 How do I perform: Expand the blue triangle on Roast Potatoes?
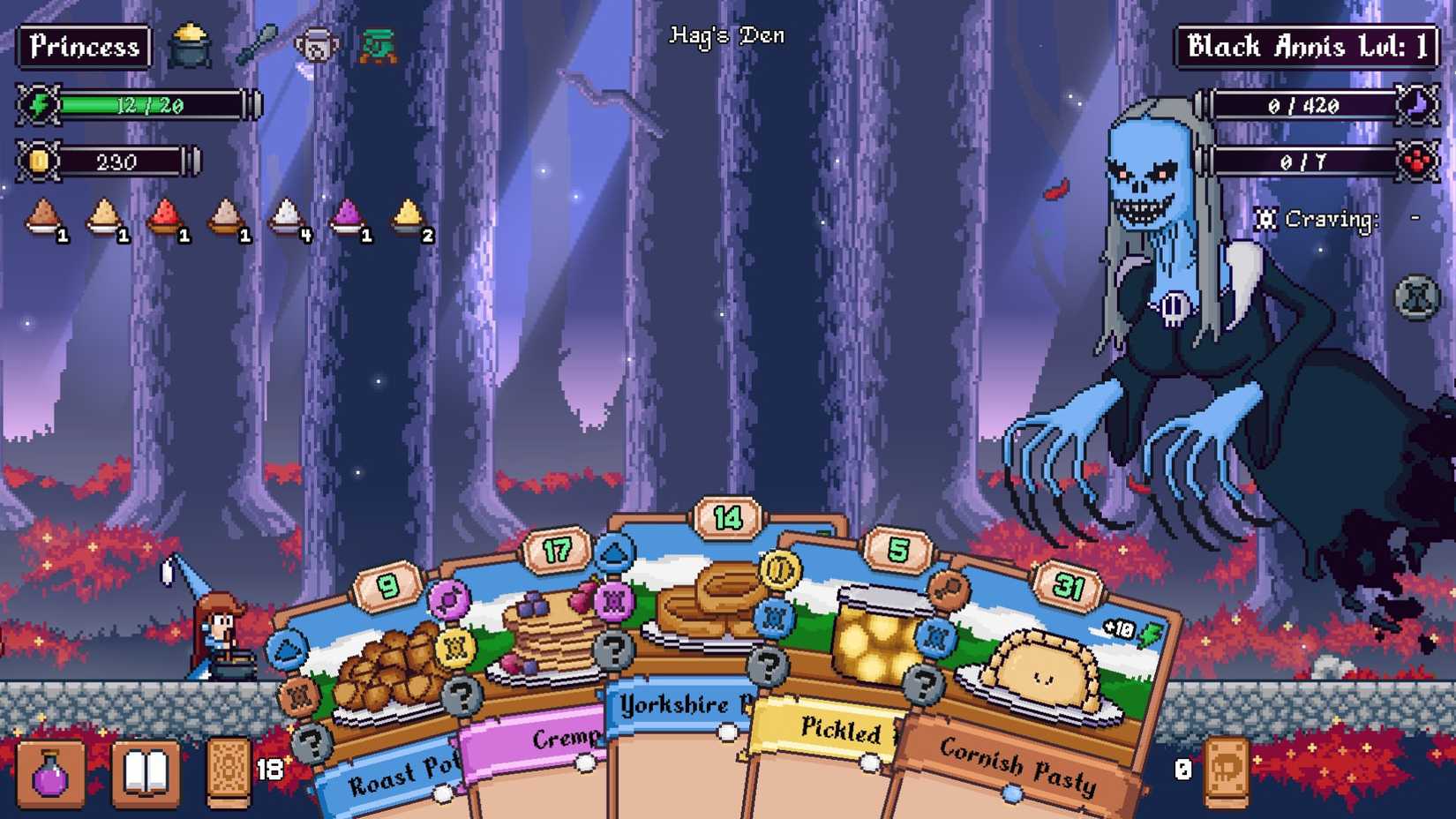coord(288,649)
